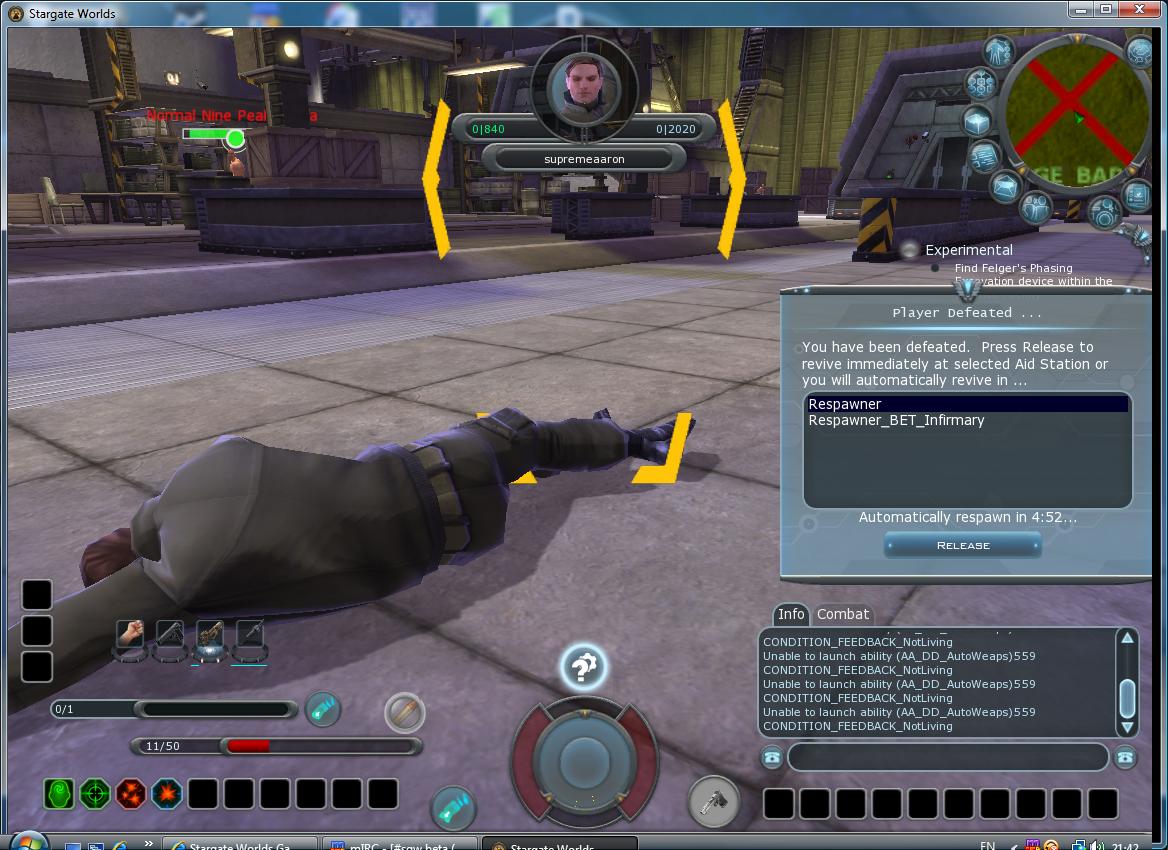
Task: Click the chat log scroll-down arrow
Action: pyautogui.click(x=1127, y=727)
